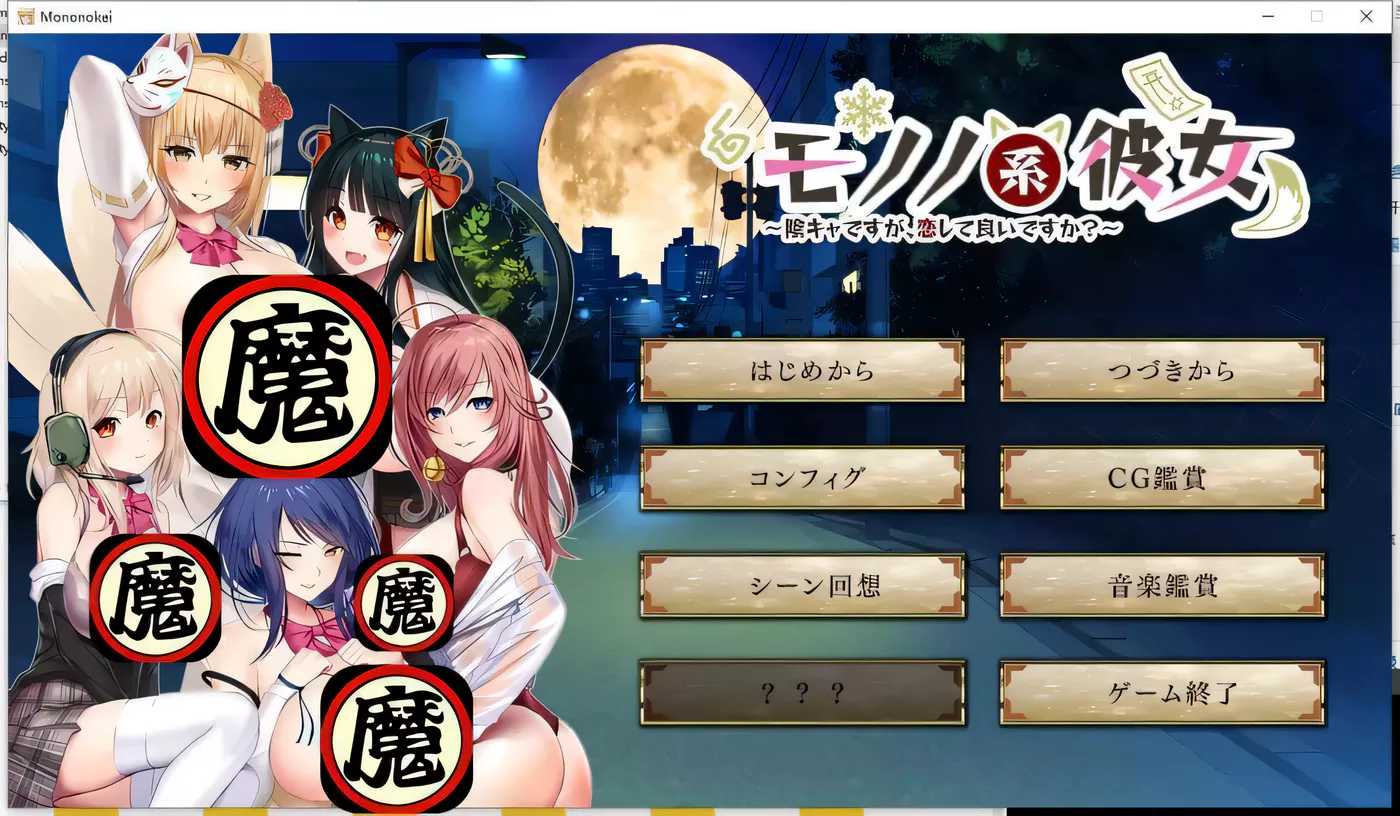
Task: Click the 魔 seal near the bottom-left corner
Action: (x=155, y=600)
